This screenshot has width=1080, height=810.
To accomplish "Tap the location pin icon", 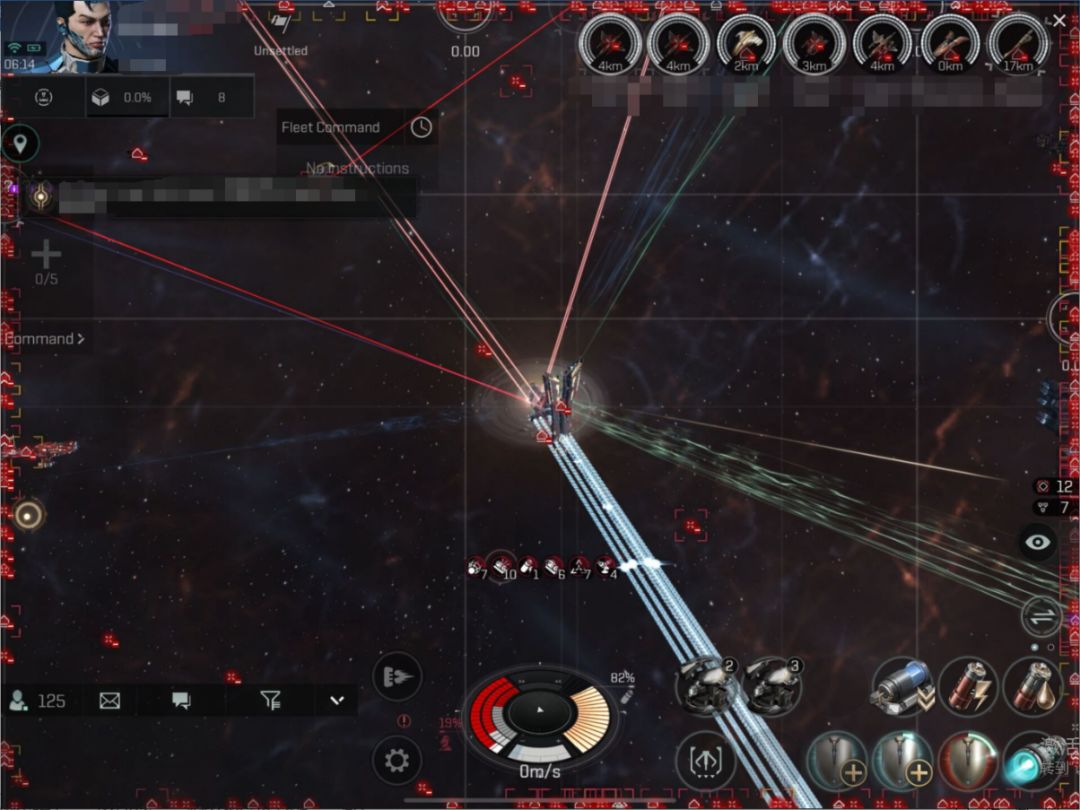I will pyautogui.click(x=20, y=143).
